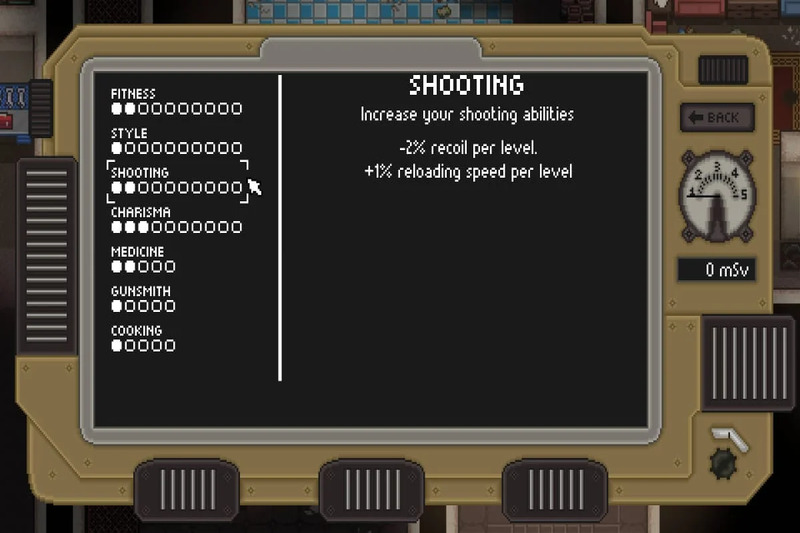Image resolution: width=800 pixels, height=533 pixels.
Task: Choose the Style skill row
Action: 175,141
